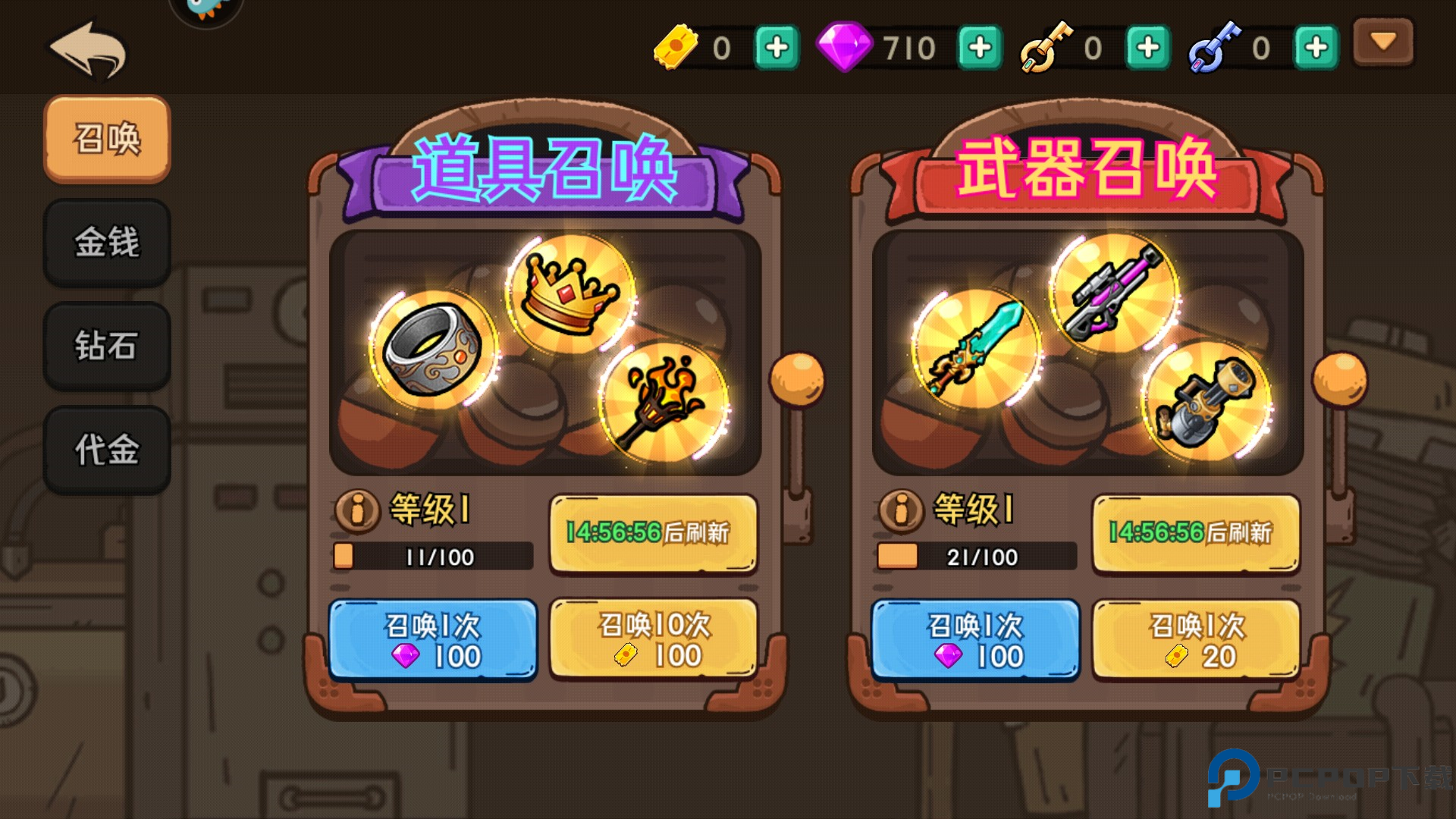Collapse the top currency bar with arrow
The image size is (1456, 819).
[1382, 43]
